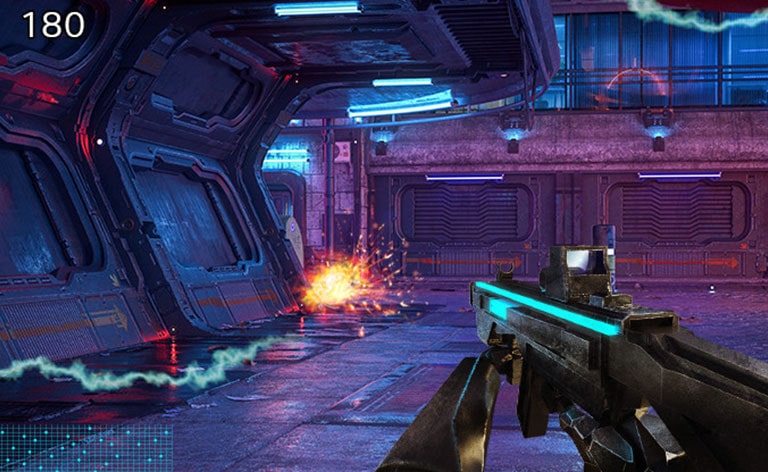The height and width of the screenshot is (472, 768).
Task: Click the dotted grid radar panel
Action: click(86, 447)
